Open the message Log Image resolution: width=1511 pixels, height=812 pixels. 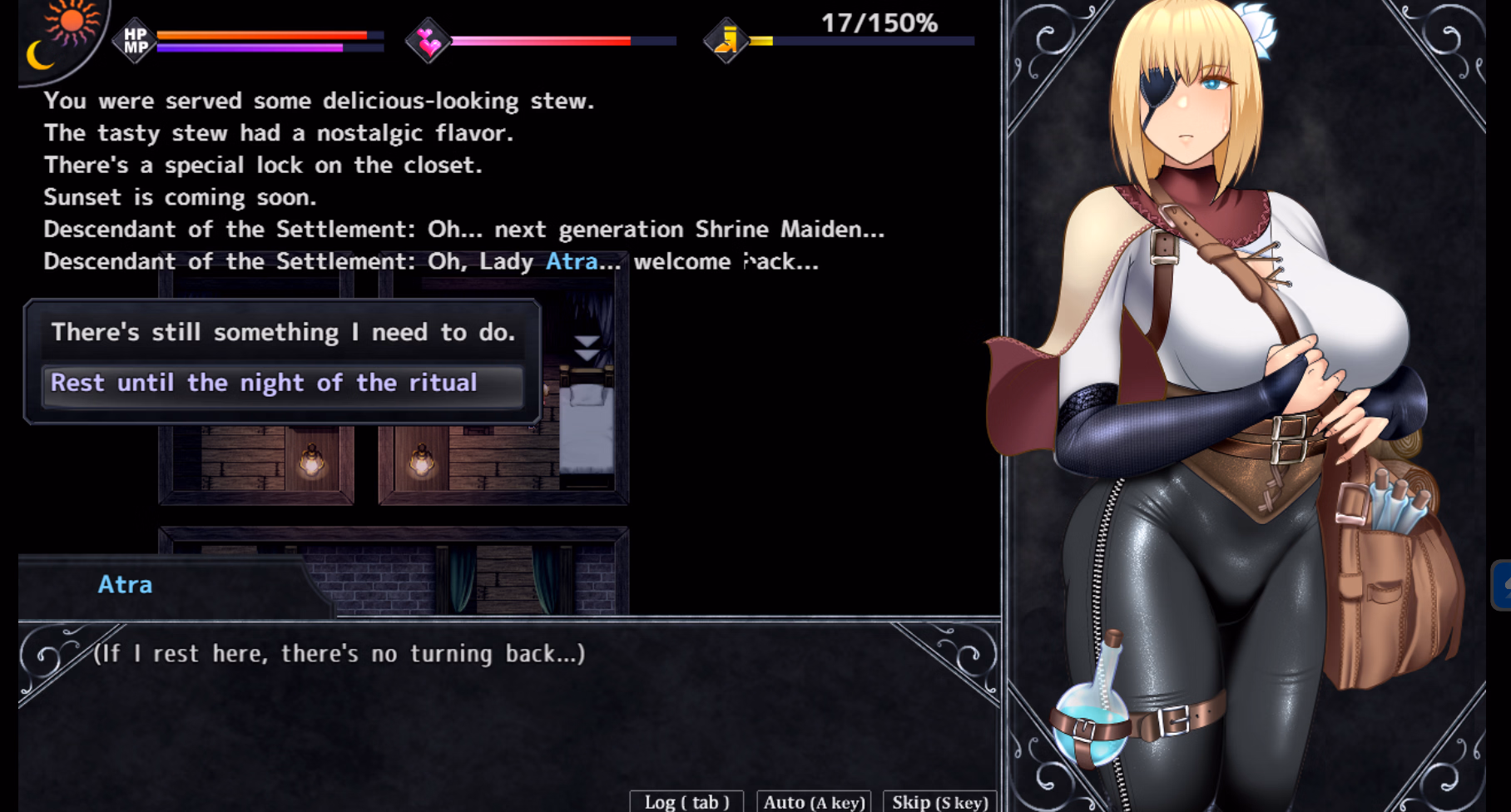click(686, 801)
